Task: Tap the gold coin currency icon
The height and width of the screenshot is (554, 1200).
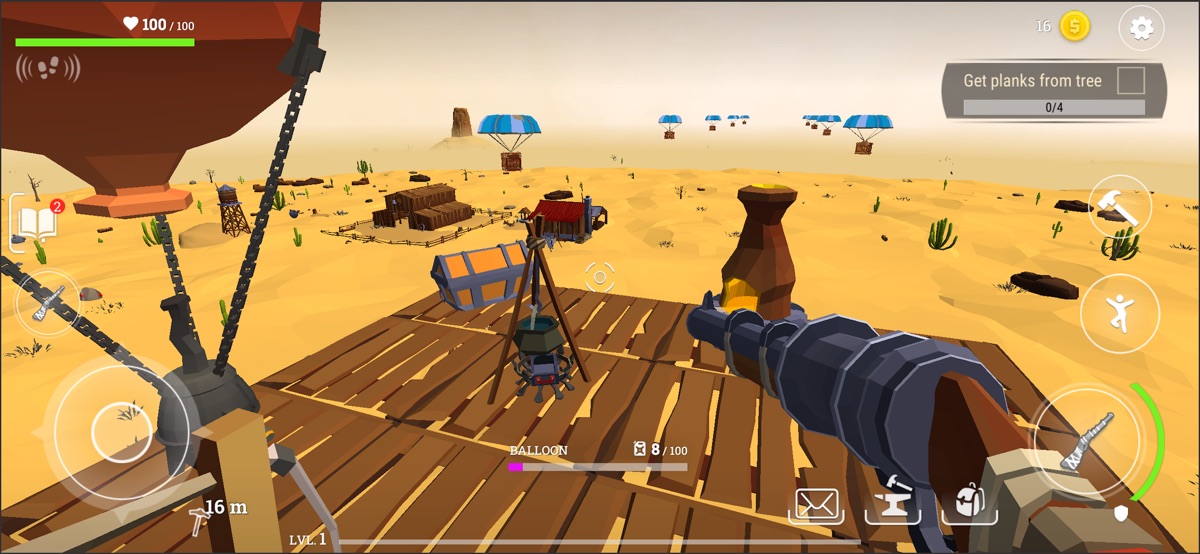Action: 1074,27
